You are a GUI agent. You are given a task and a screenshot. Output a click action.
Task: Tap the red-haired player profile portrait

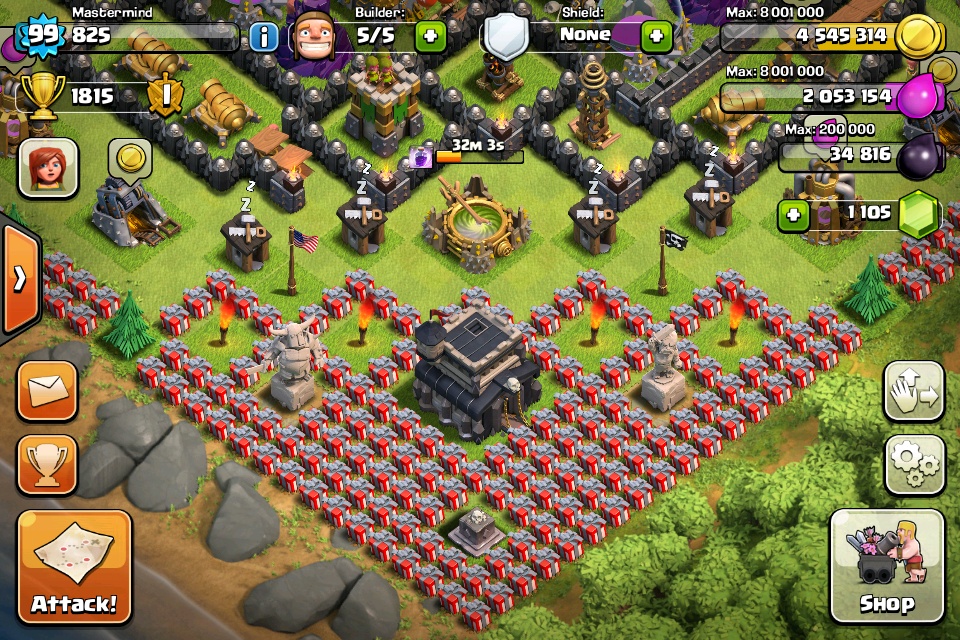pos(48,167)
